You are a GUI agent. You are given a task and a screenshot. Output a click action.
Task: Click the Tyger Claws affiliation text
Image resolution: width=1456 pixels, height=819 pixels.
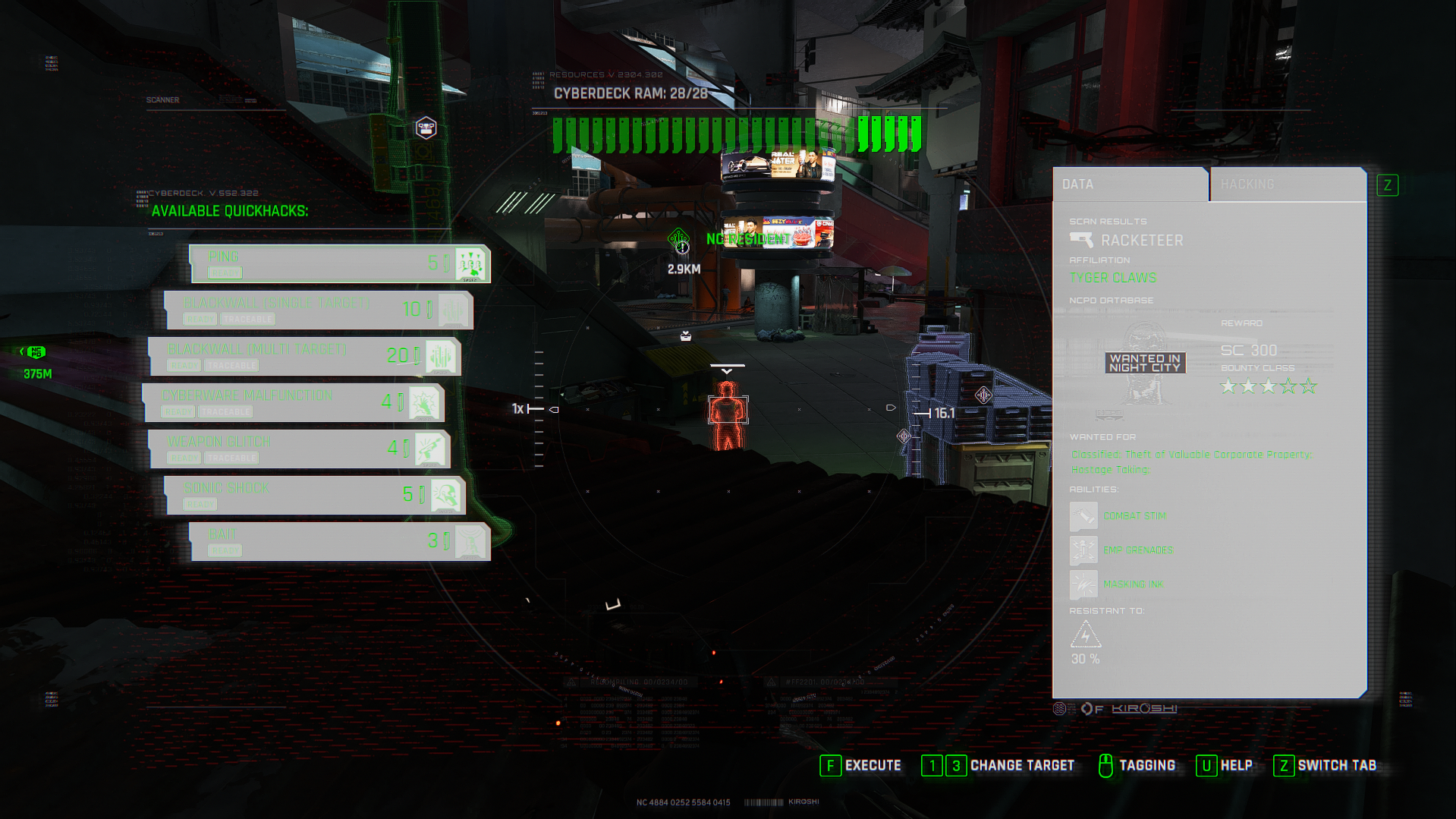click(1113, 279)
